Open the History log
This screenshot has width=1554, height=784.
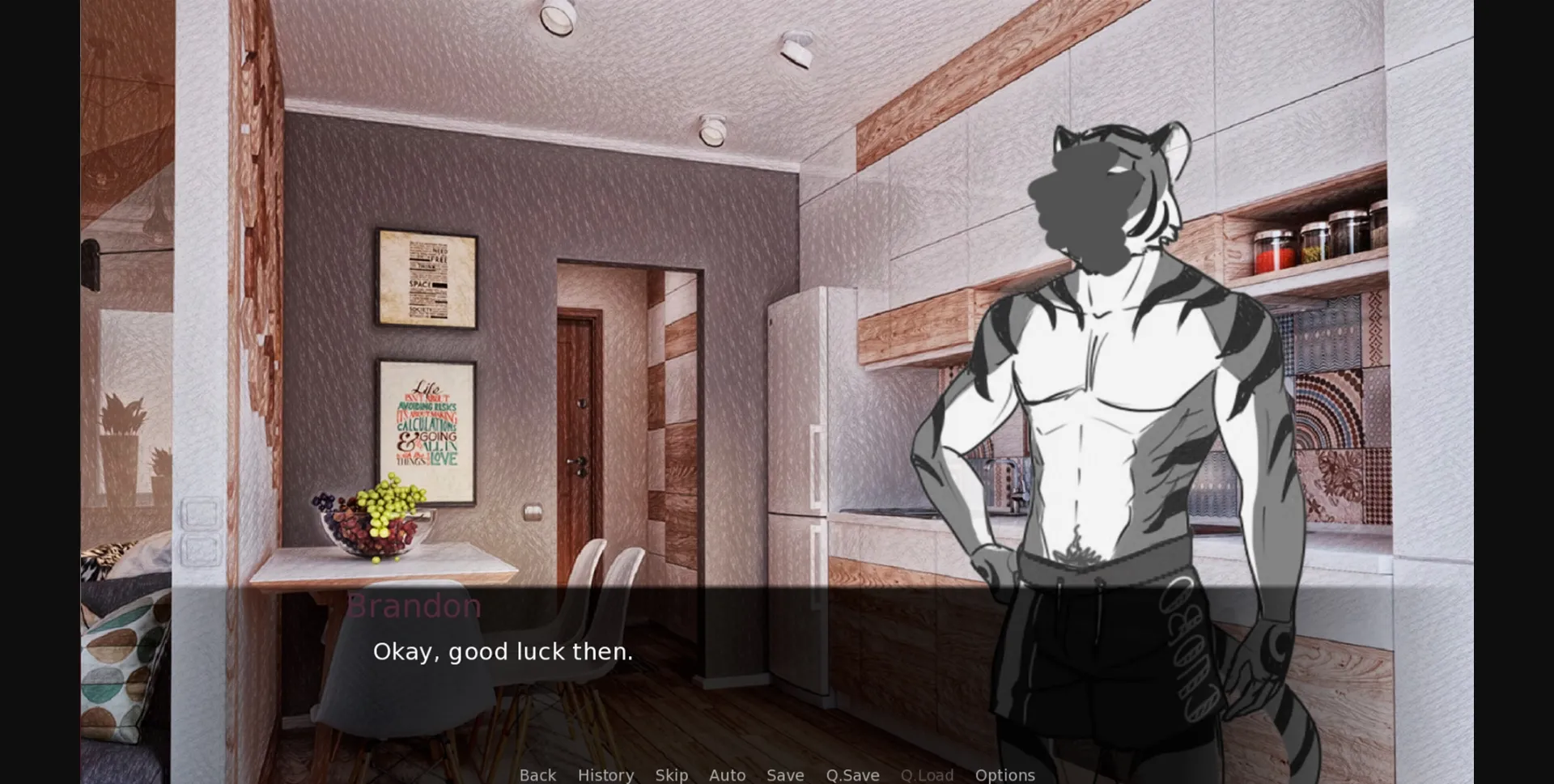[x=605, y=774]
